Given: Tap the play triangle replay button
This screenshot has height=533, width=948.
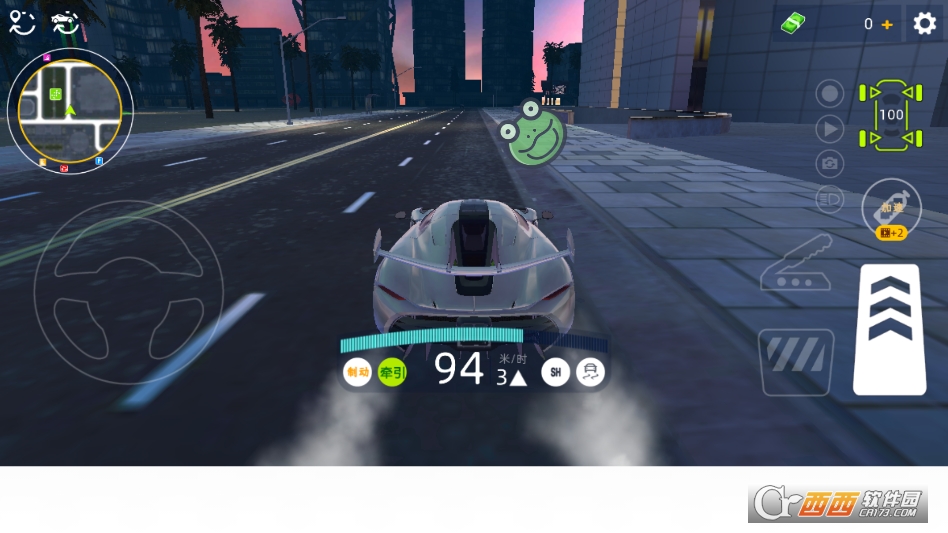Looking at the screenshot, I should (830, 128).
